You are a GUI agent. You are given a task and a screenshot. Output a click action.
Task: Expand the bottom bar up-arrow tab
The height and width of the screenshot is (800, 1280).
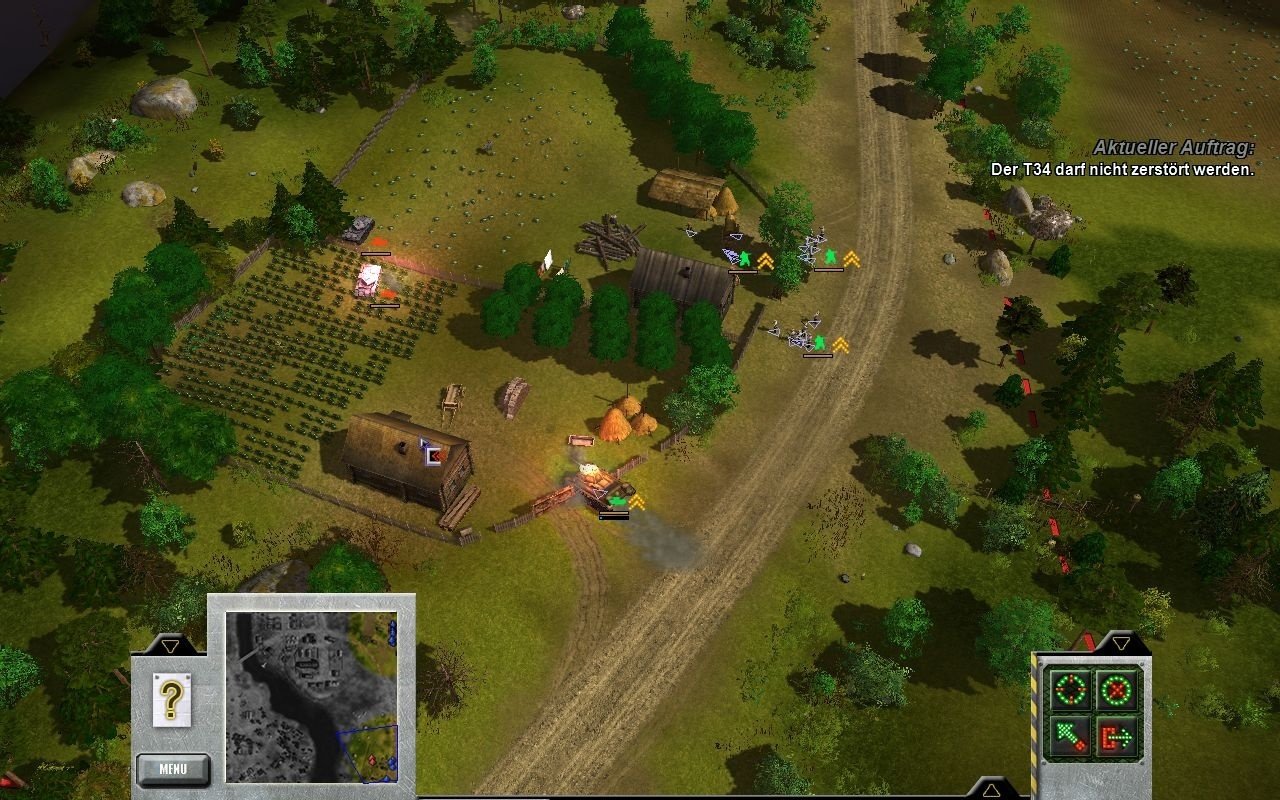click(991, 790)
